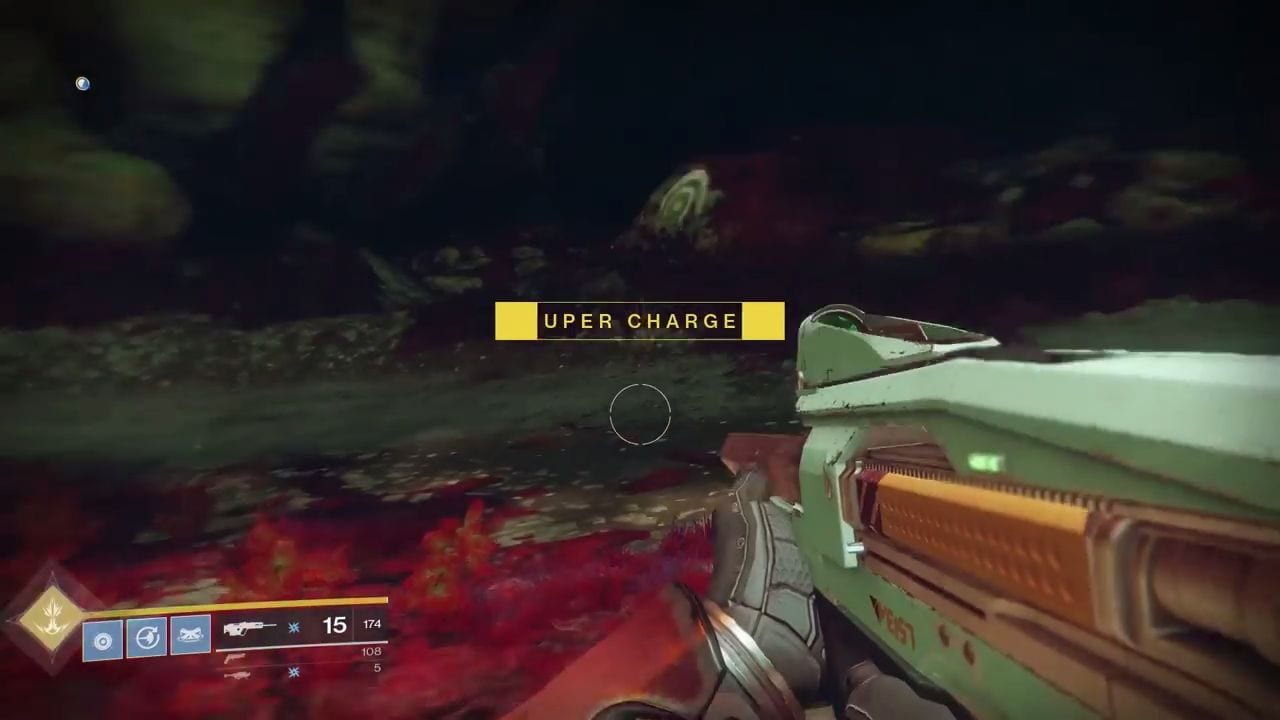Select the equipped rifle weapon icon

coord(250,627)
